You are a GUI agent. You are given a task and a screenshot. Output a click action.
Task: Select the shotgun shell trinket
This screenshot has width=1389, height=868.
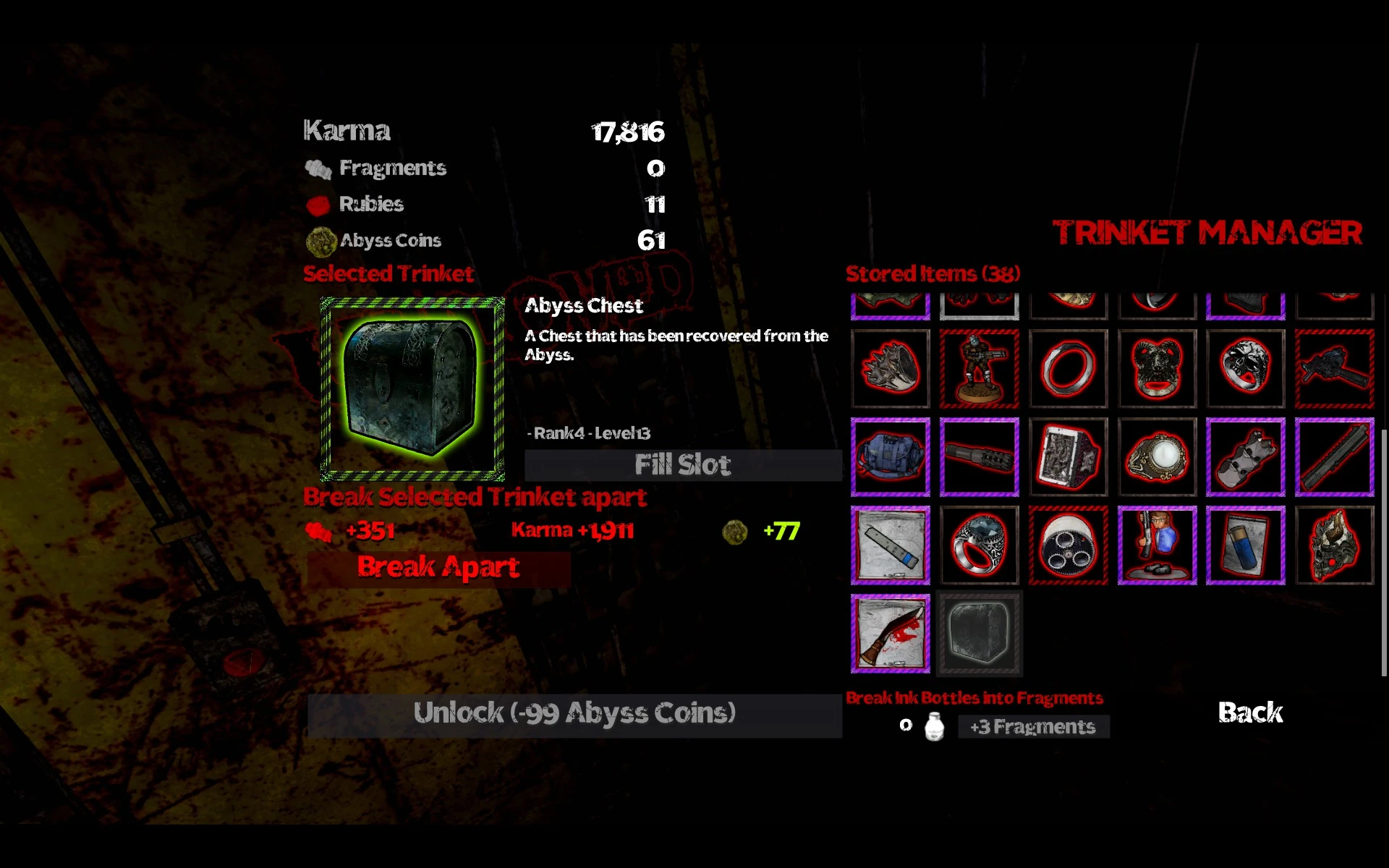[x=1246, y=545]
